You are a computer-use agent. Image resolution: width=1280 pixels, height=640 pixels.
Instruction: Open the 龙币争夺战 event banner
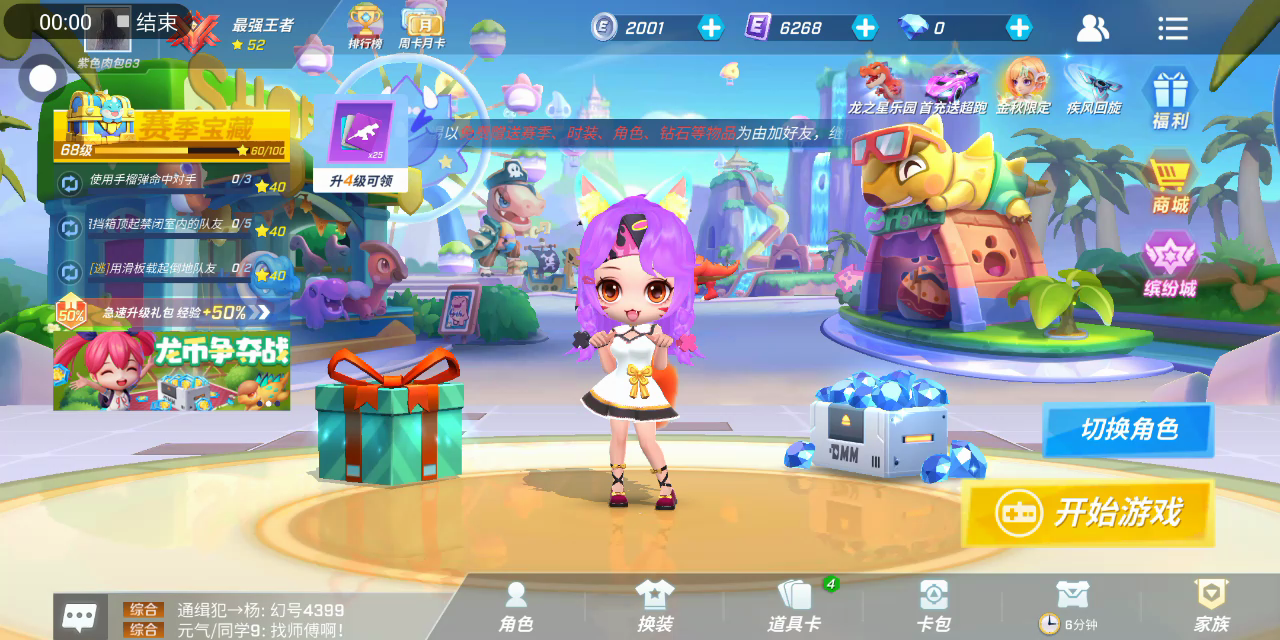(172, 370)
